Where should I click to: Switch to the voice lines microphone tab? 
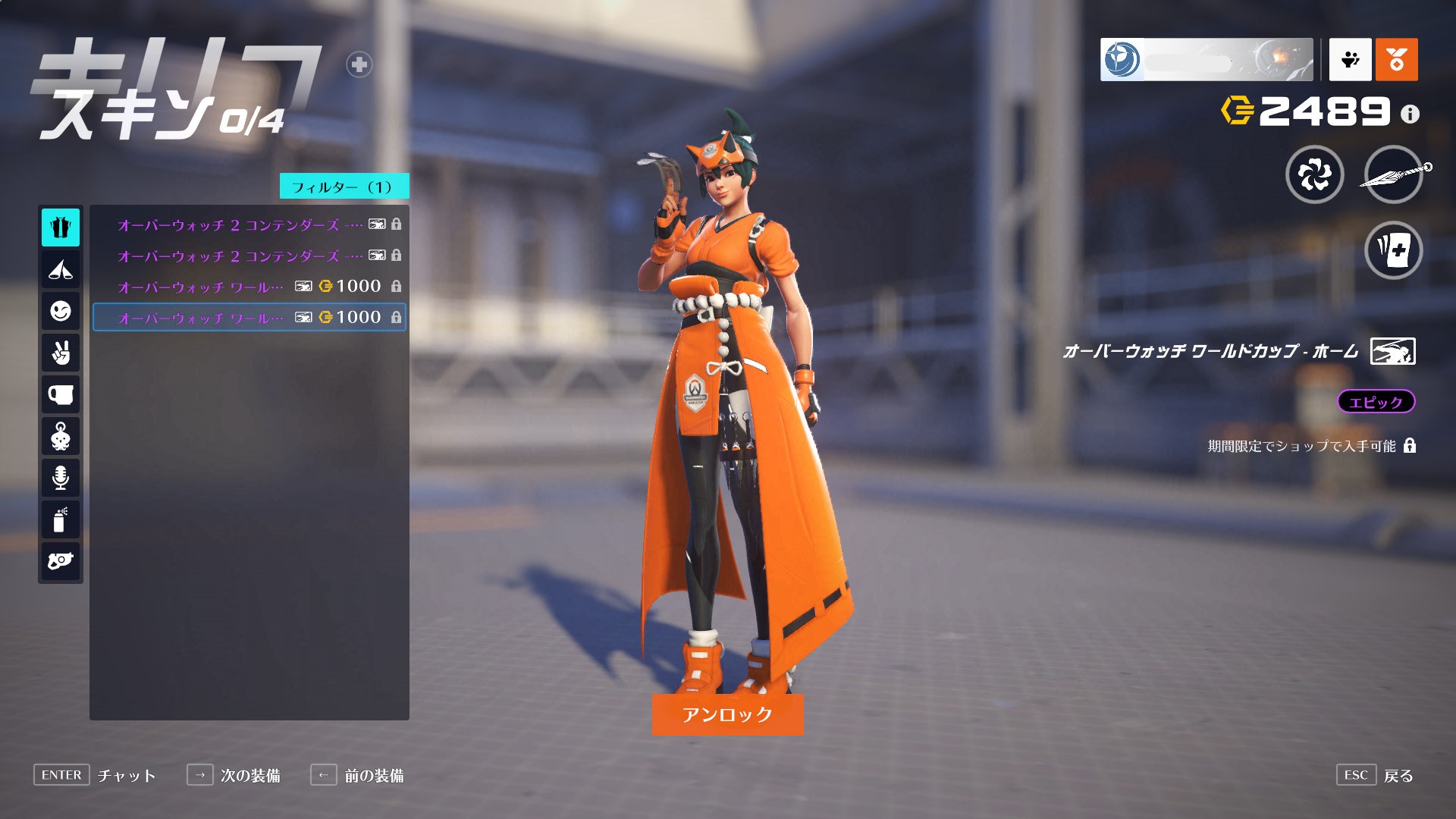[61, 478]
